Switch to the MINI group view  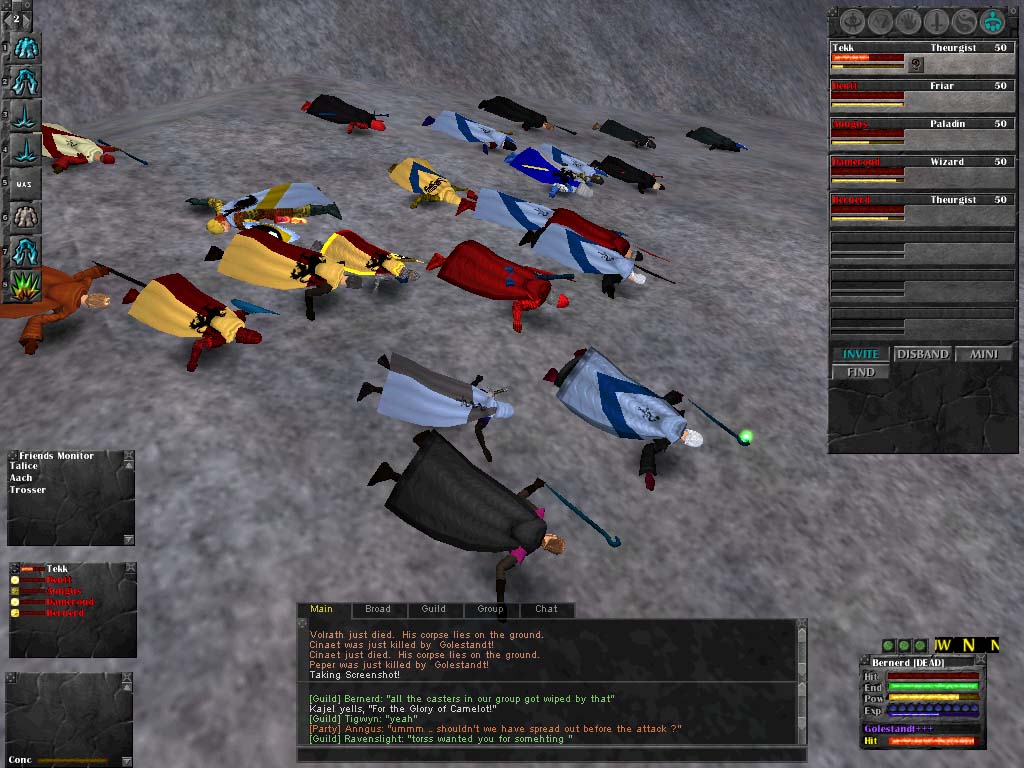coord(982,354)
